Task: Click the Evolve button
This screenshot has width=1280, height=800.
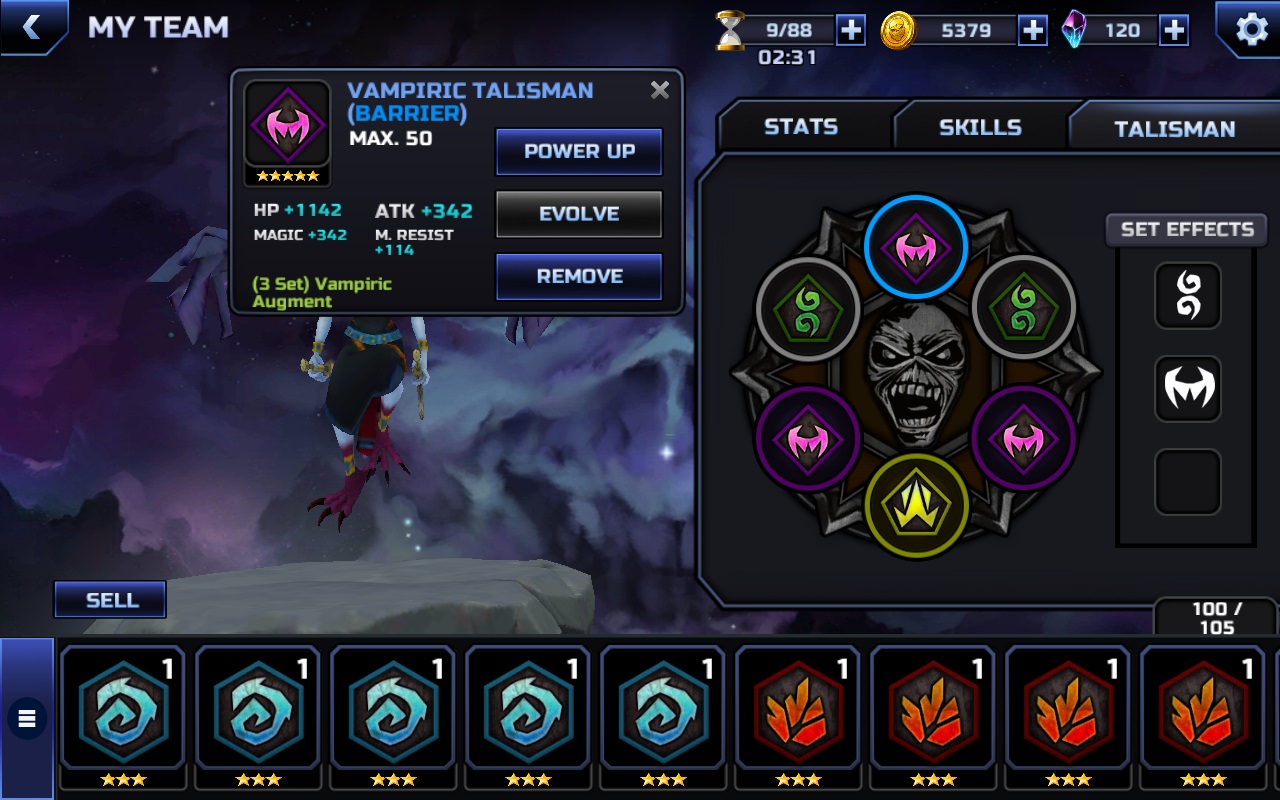Action: pos(579,214)
